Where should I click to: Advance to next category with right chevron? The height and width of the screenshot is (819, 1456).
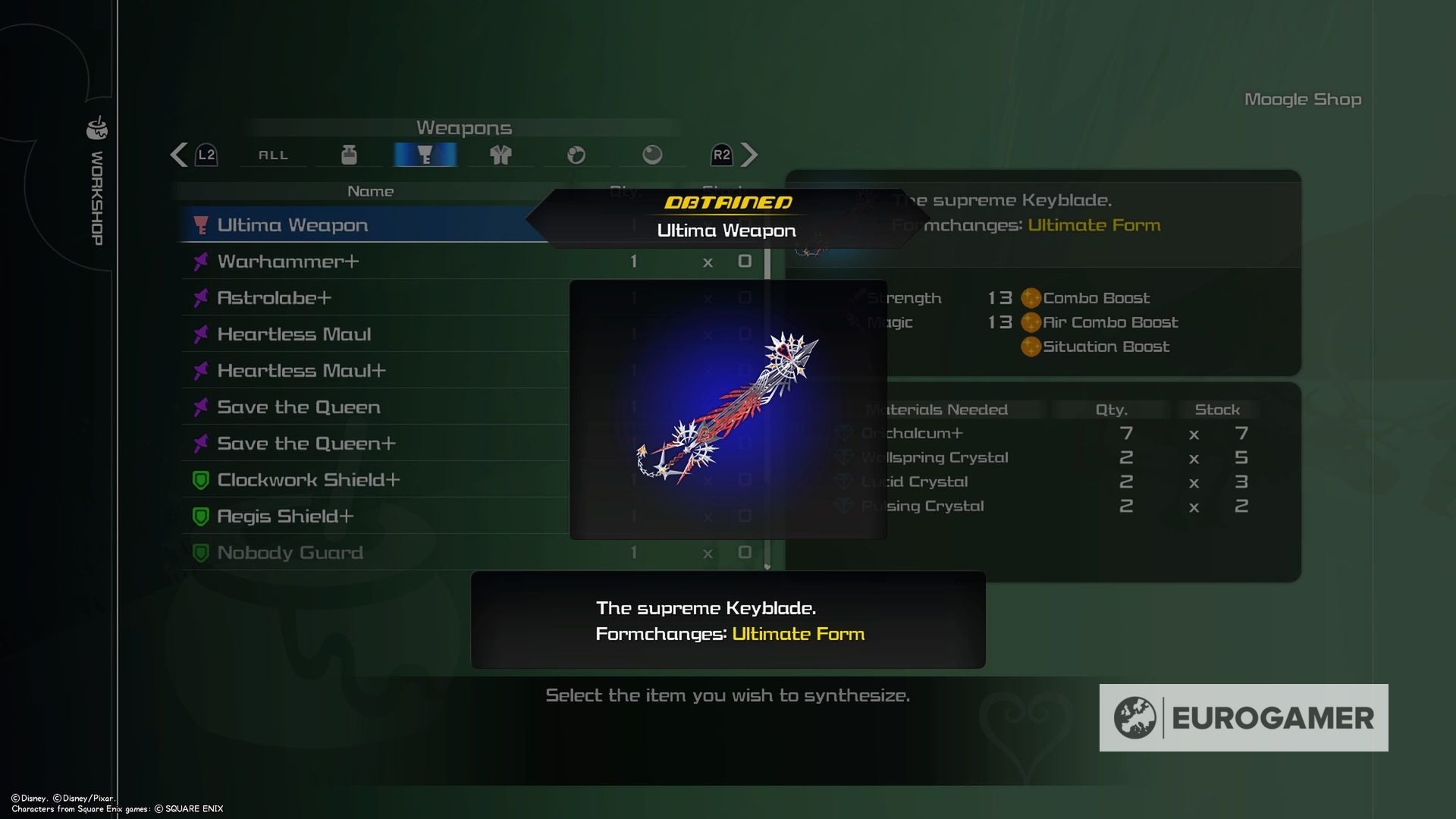749,155
